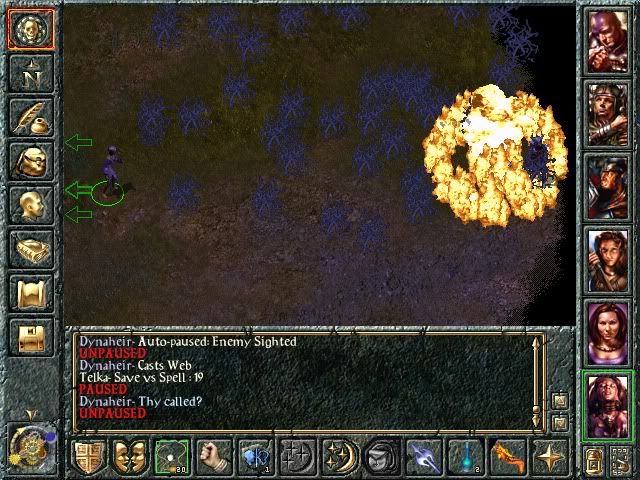Screen dimensions: 640x480
Task: Open special abilities with the four-point star button
Action: coord(548,456)
